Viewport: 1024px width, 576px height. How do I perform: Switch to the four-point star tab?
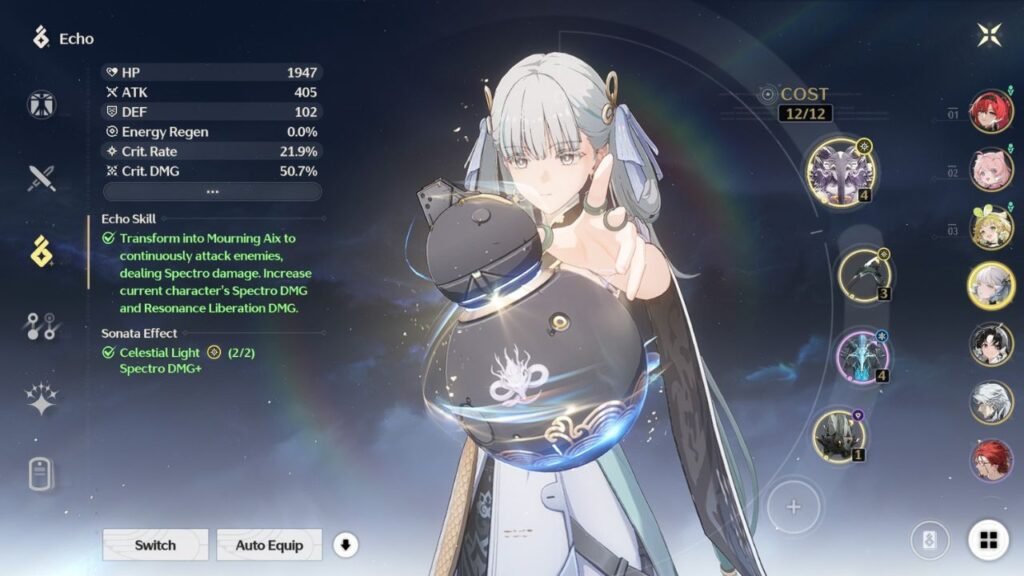[42, 399]
